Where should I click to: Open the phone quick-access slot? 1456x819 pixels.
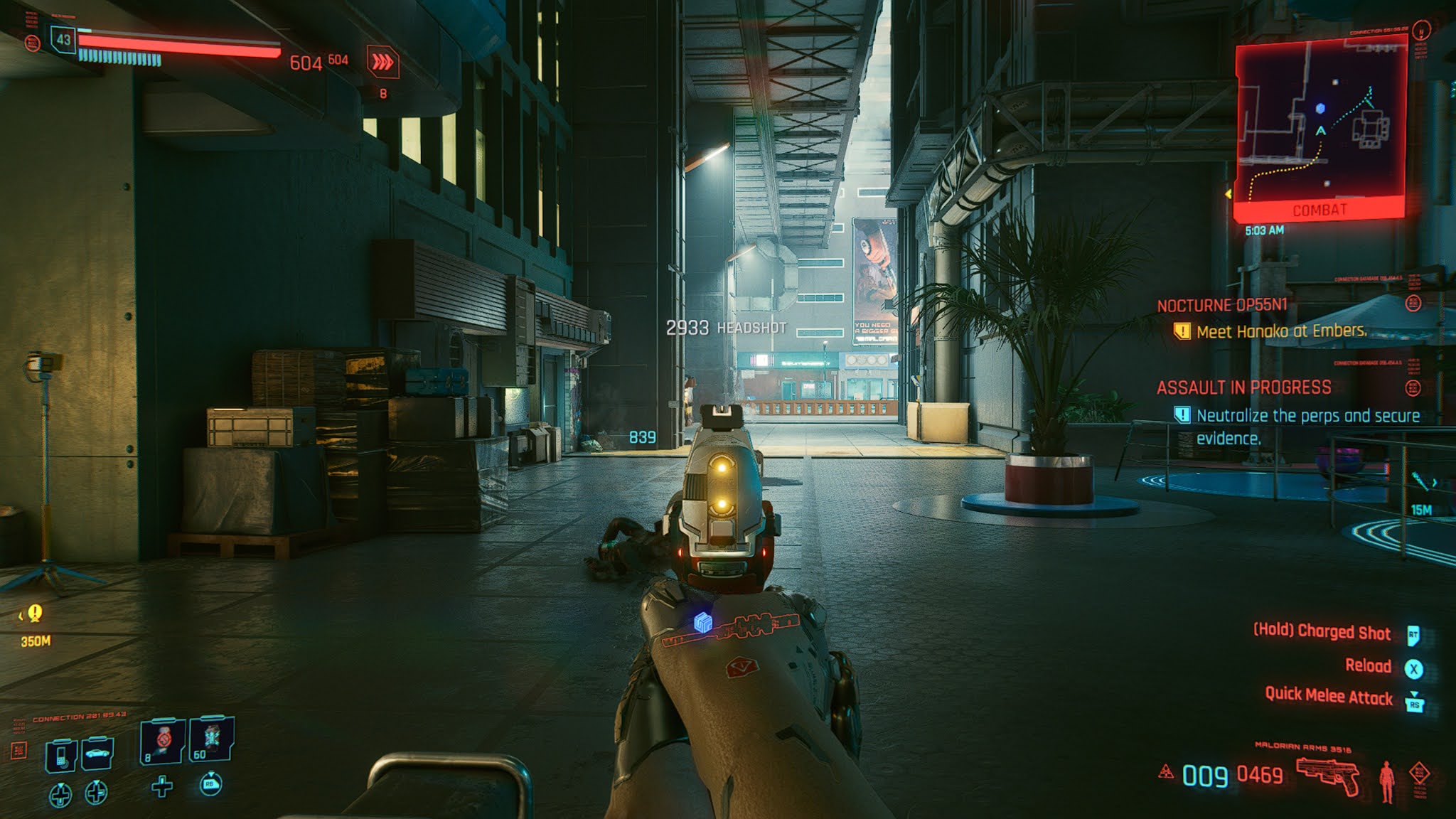coord(61,755)
